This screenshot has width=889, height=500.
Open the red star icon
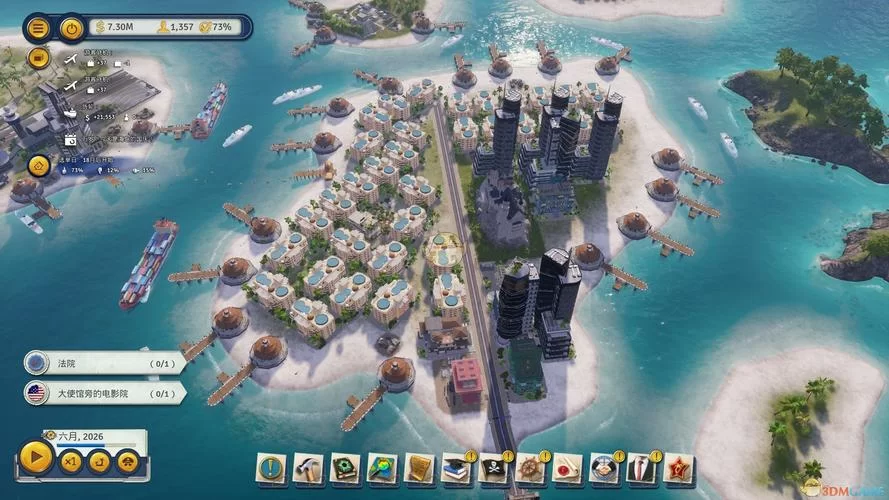pyautogui.click(x=678, y=467)
